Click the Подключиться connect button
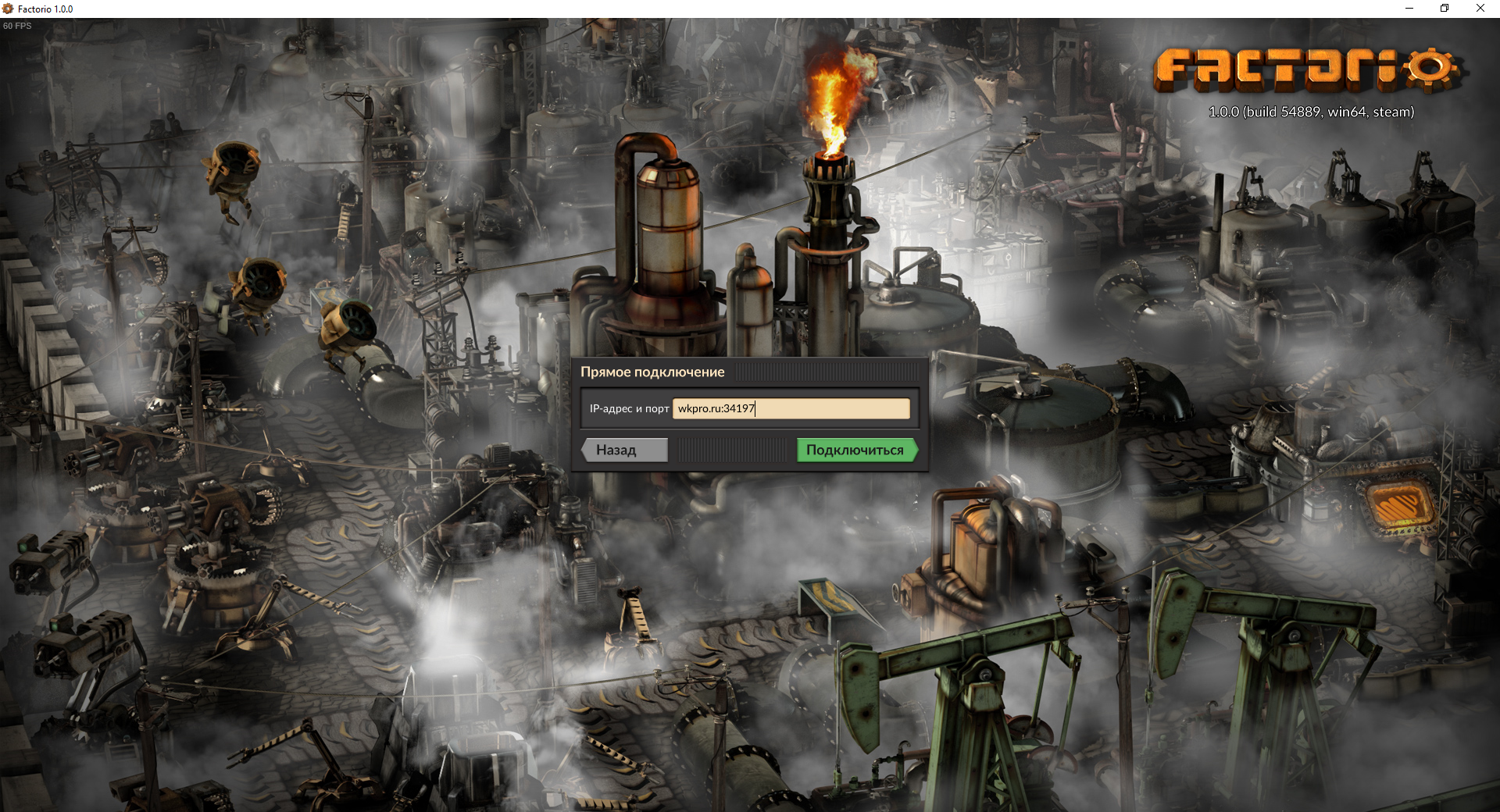 point(855,450)
